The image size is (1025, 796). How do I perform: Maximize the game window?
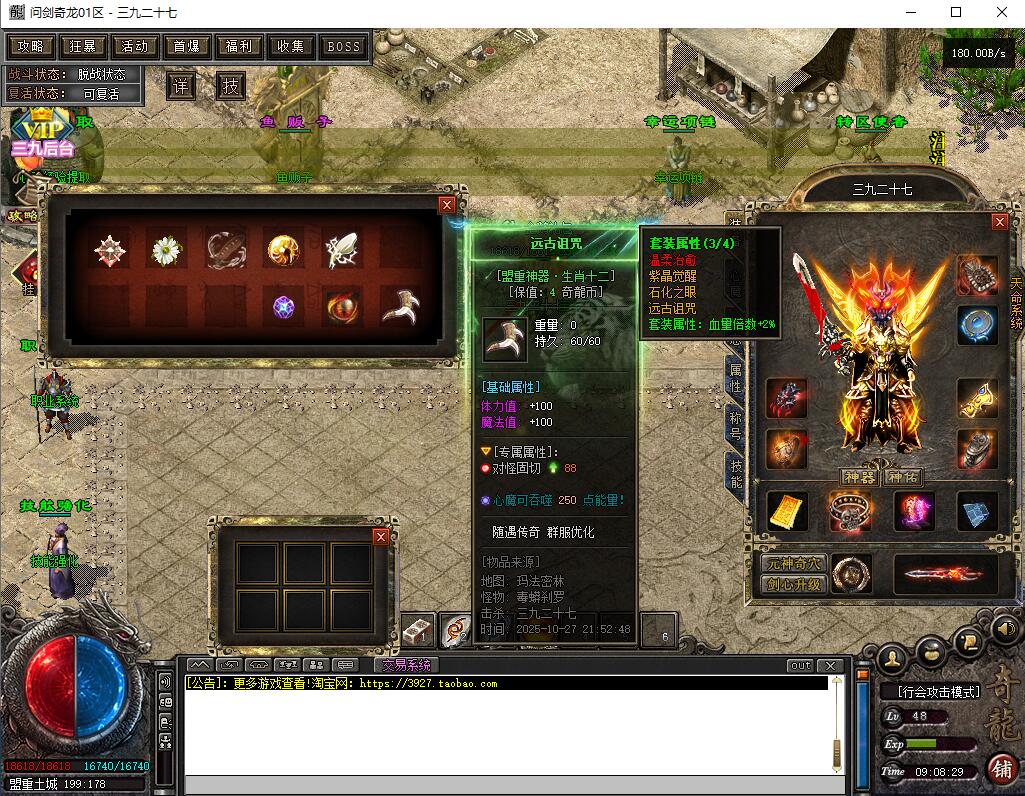(x=956, y=12)
